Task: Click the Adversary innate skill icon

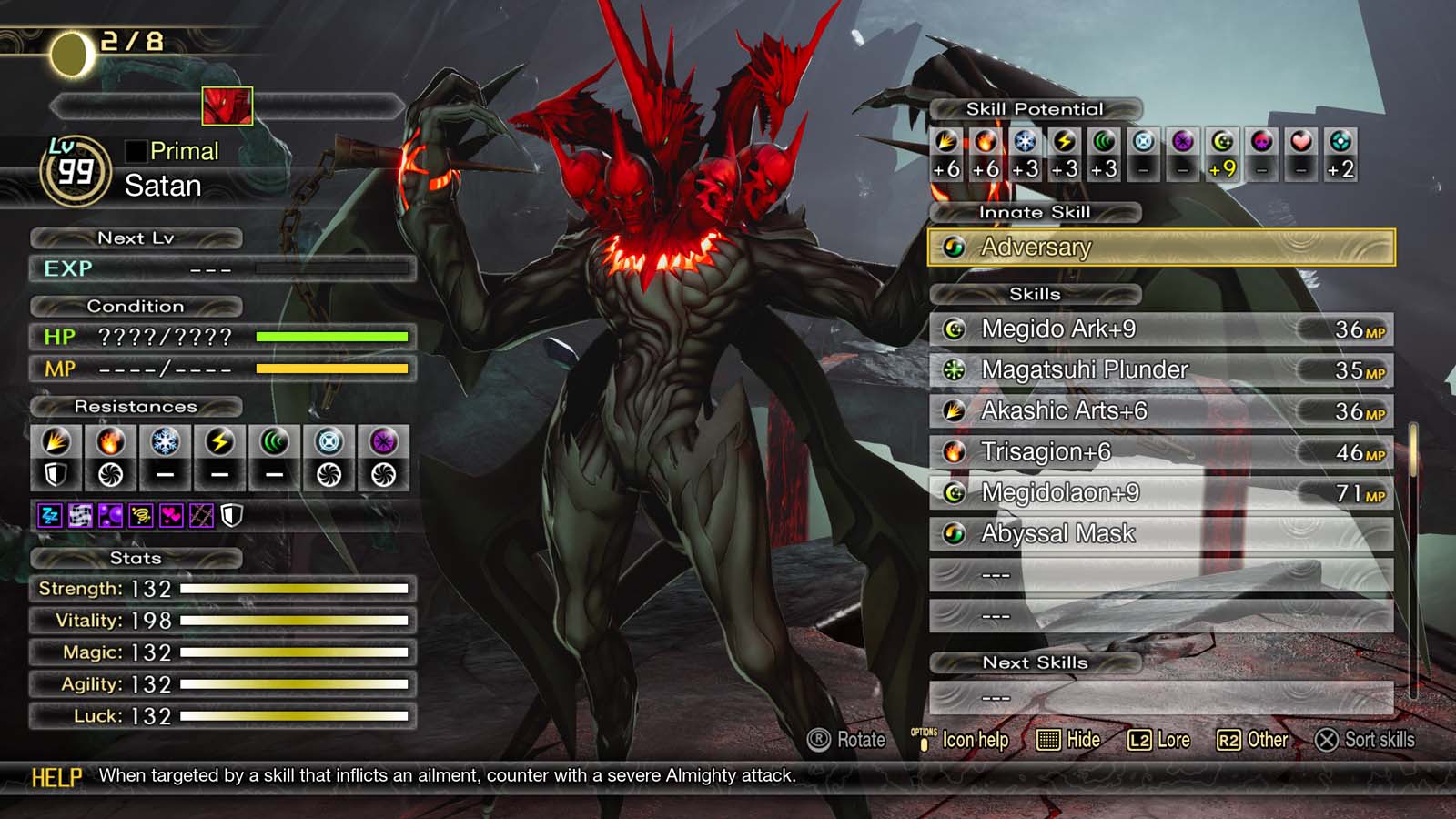Action: (x=955, y=247)
